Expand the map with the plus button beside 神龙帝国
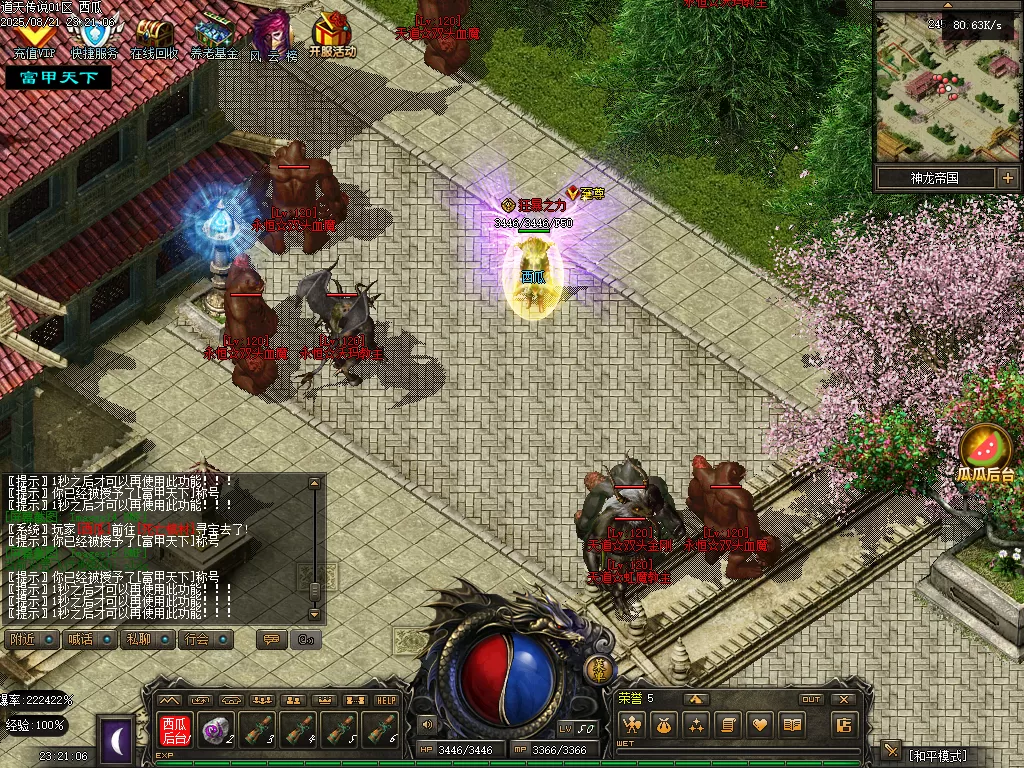 coord(1006,178)
